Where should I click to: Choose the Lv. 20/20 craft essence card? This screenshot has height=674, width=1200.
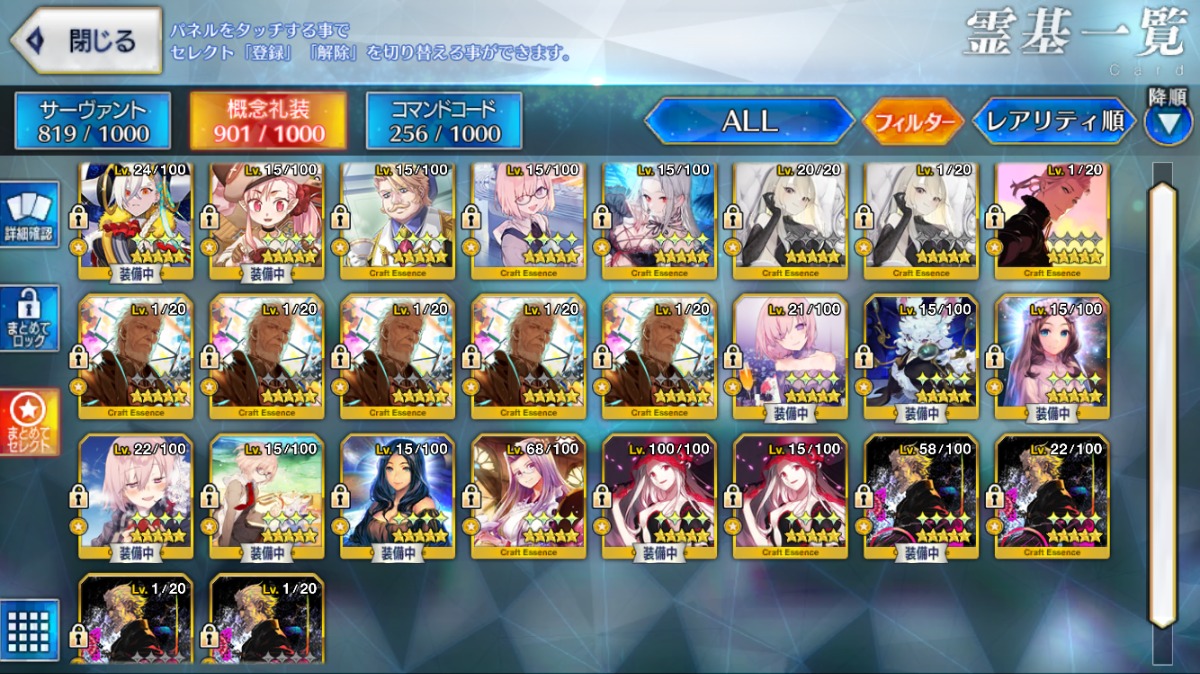pyautogui.click(x=790, y=218)
